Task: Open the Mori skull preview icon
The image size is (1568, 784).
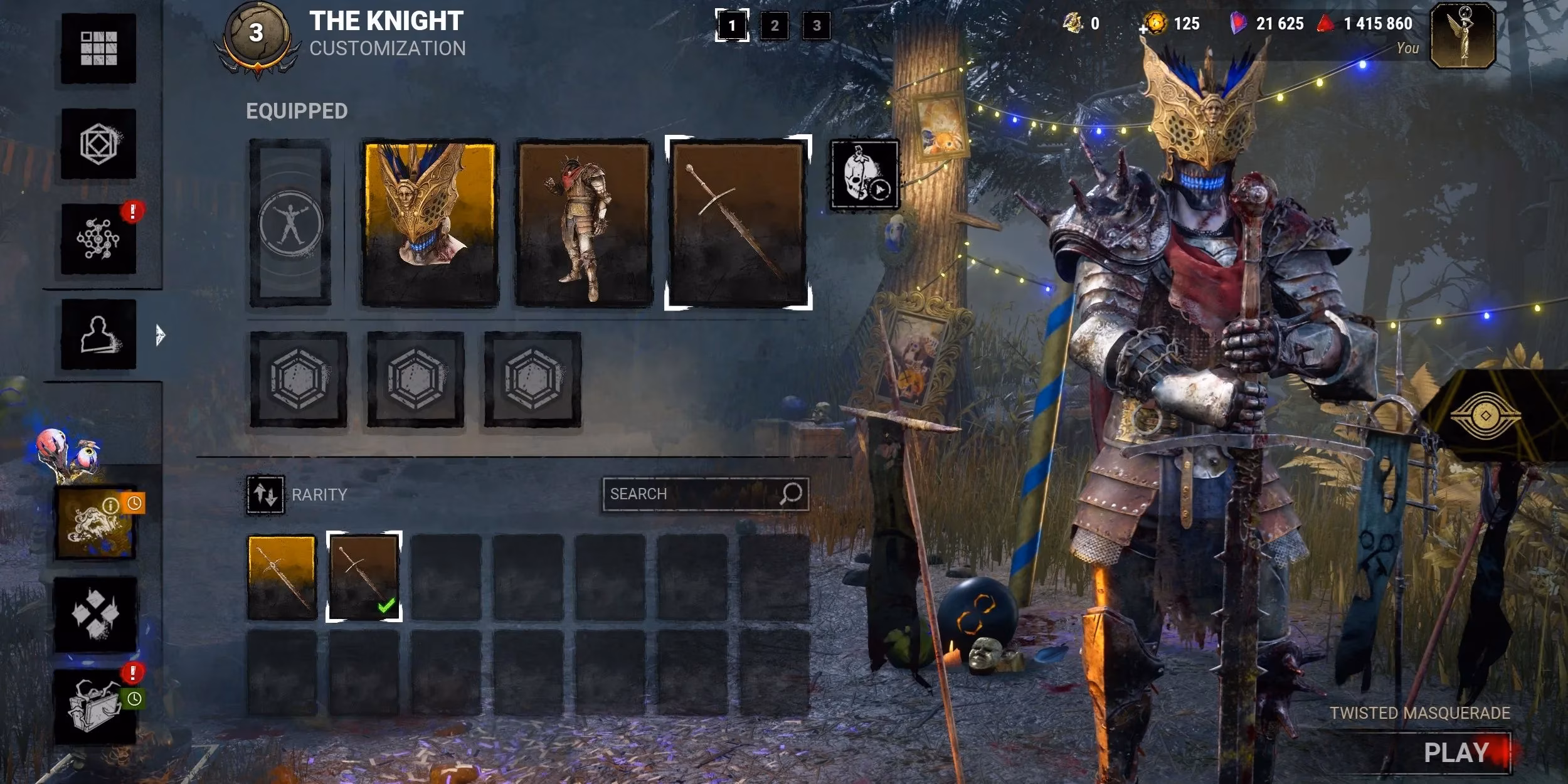Action: (x=865, y=175)
